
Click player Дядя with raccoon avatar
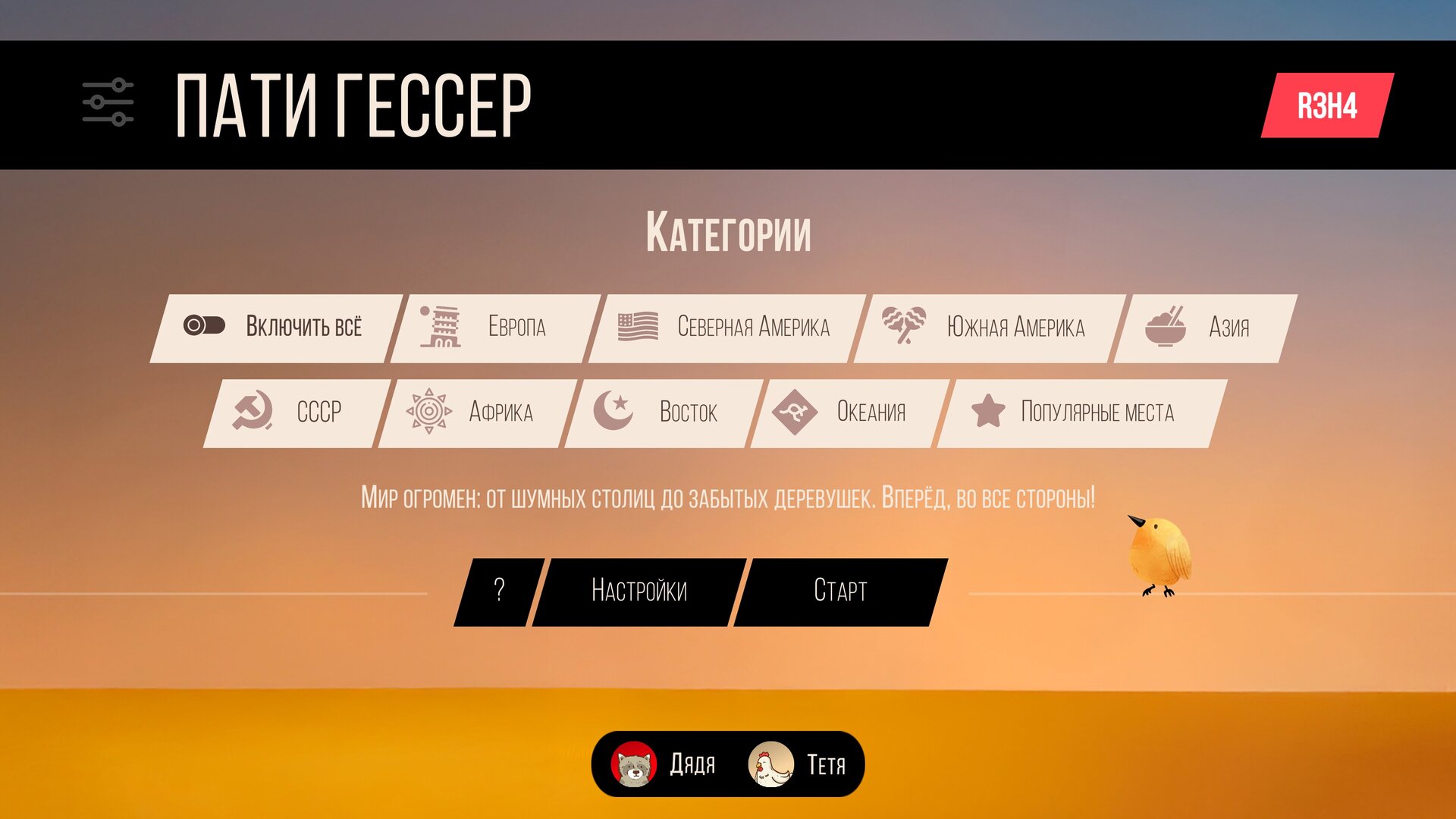click(664, 764)
